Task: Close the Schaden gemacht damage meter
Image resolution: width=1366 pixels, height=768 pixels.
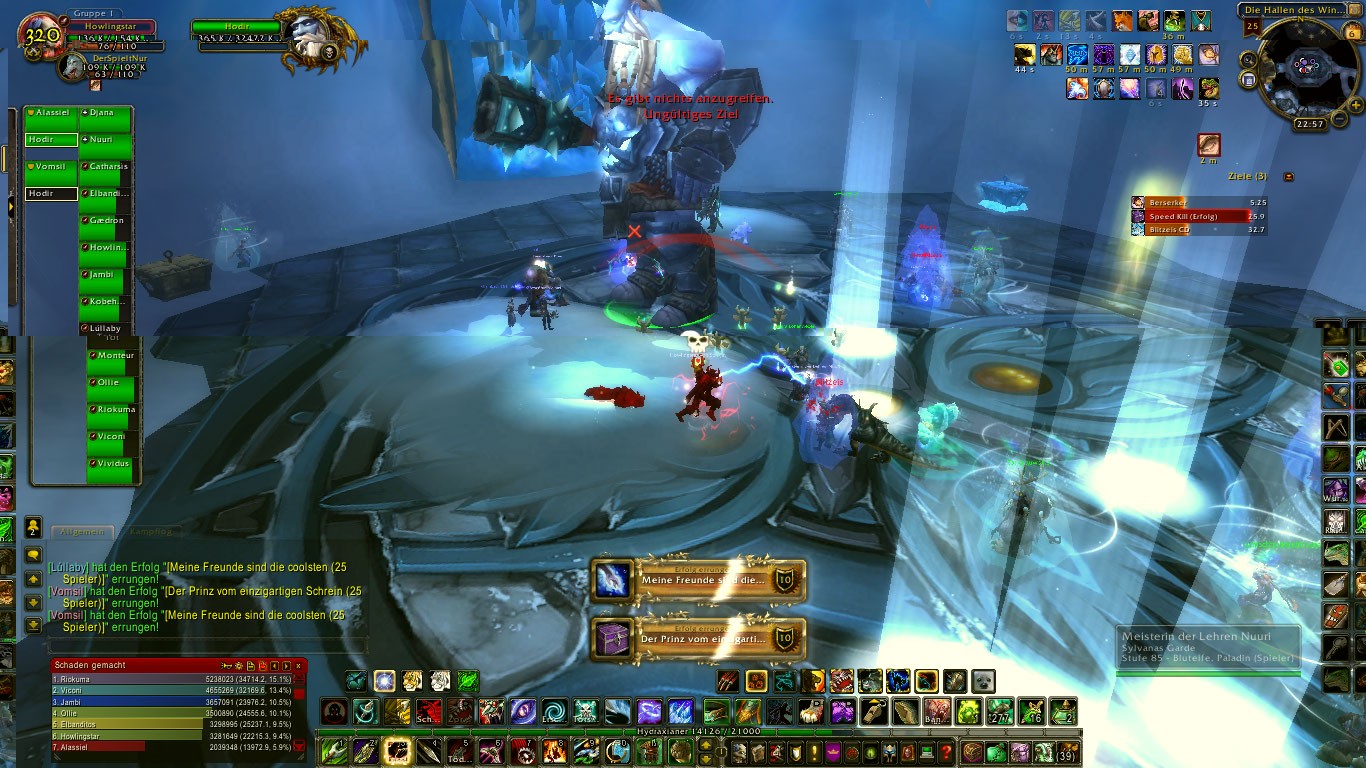Action: point(298,665)
